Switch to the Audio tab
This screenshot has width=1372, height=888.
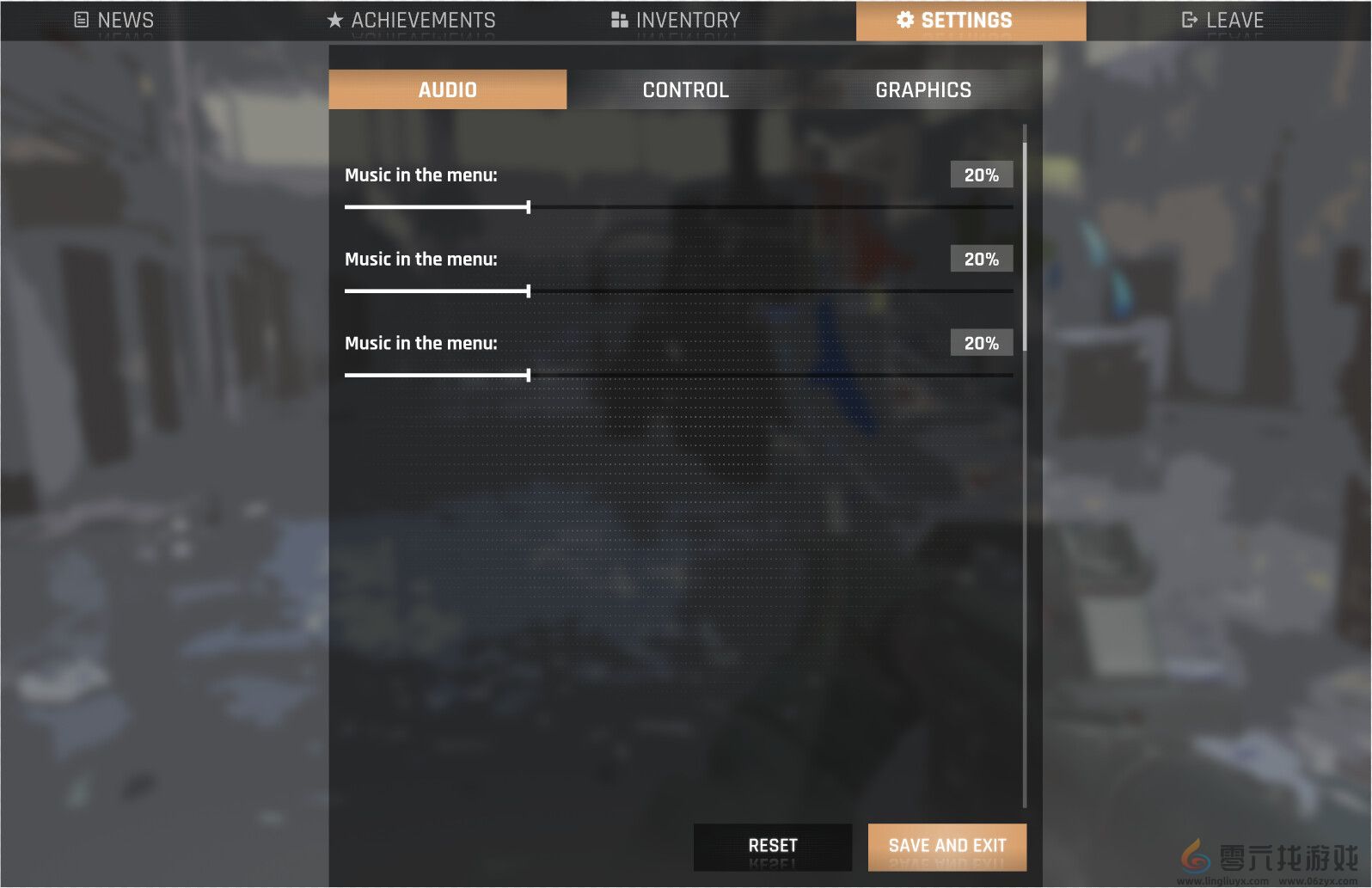coord(447,89)
